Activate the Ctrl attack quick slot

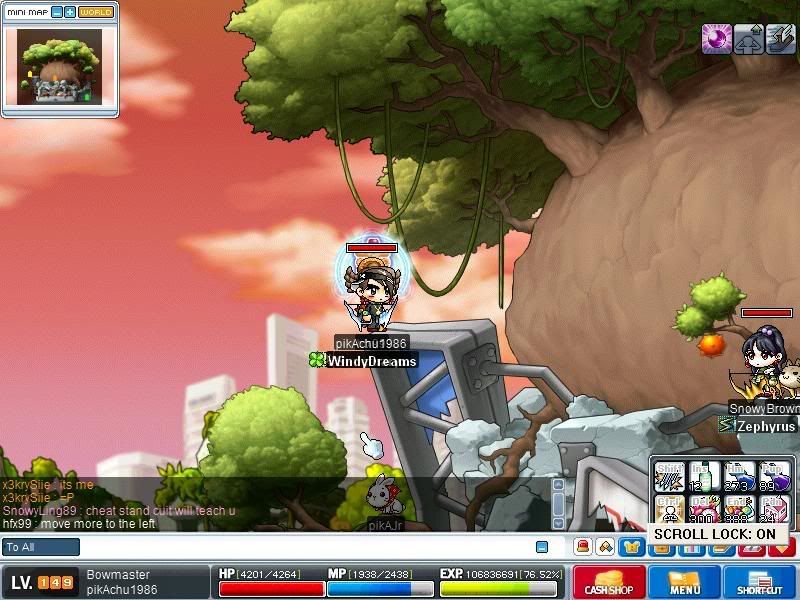coord(668,510)
